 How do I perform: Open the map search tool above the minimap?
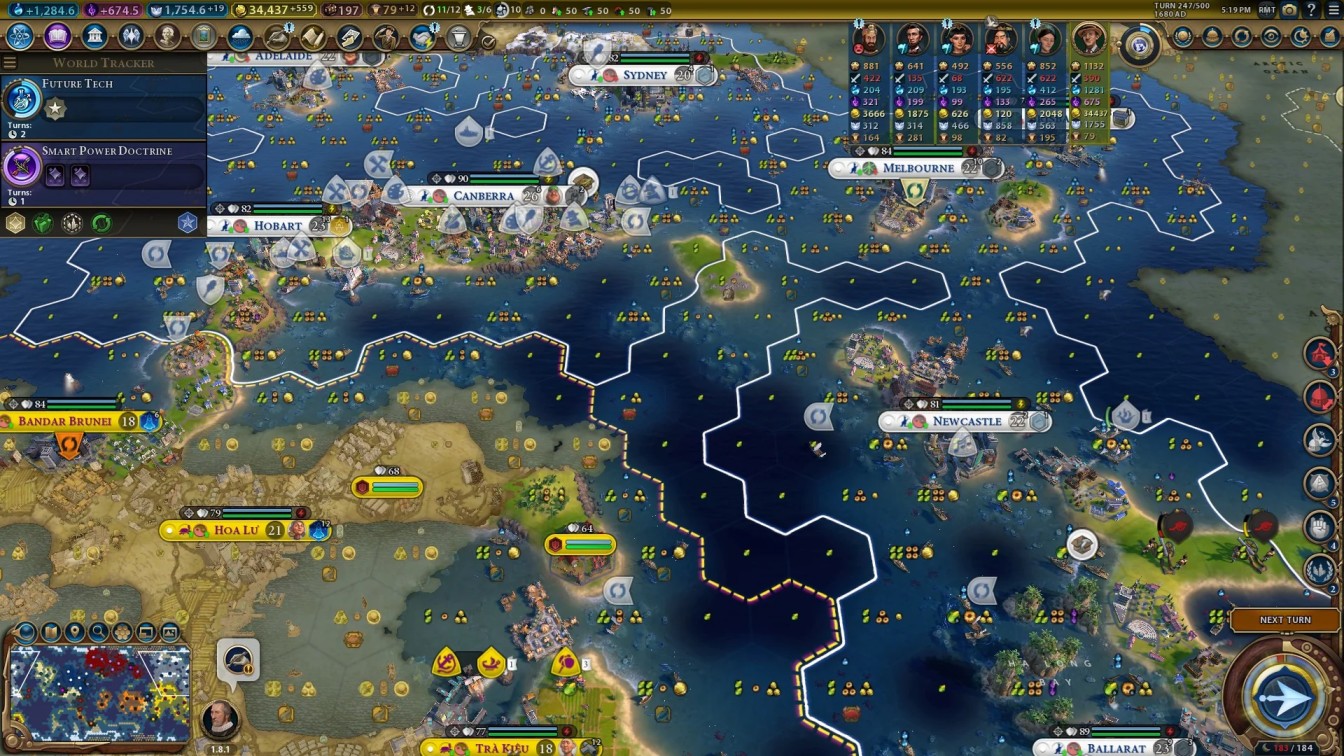click(x=97, y=632)
